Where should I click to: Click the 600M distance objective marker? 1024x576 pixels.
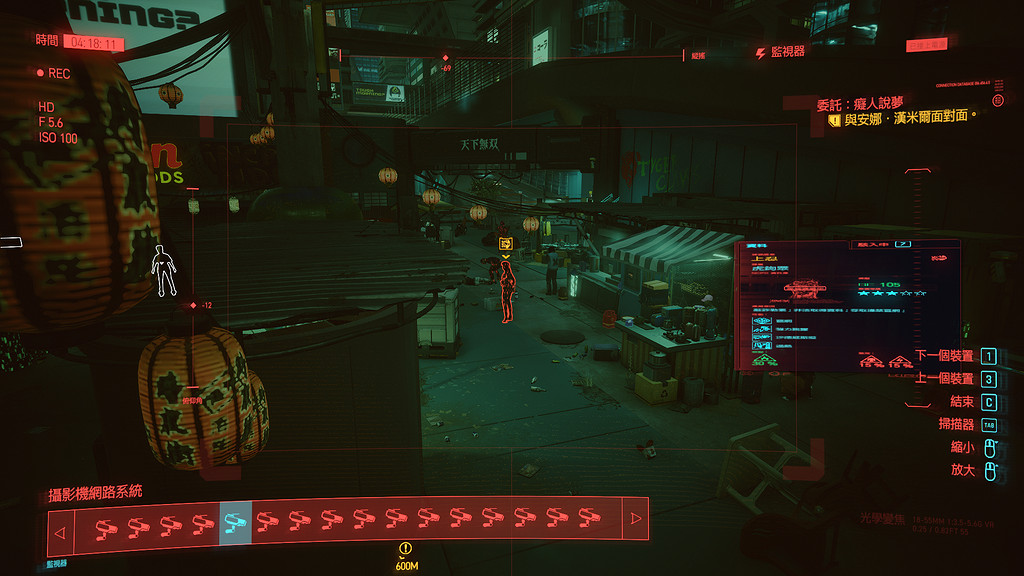coord(406,555)
